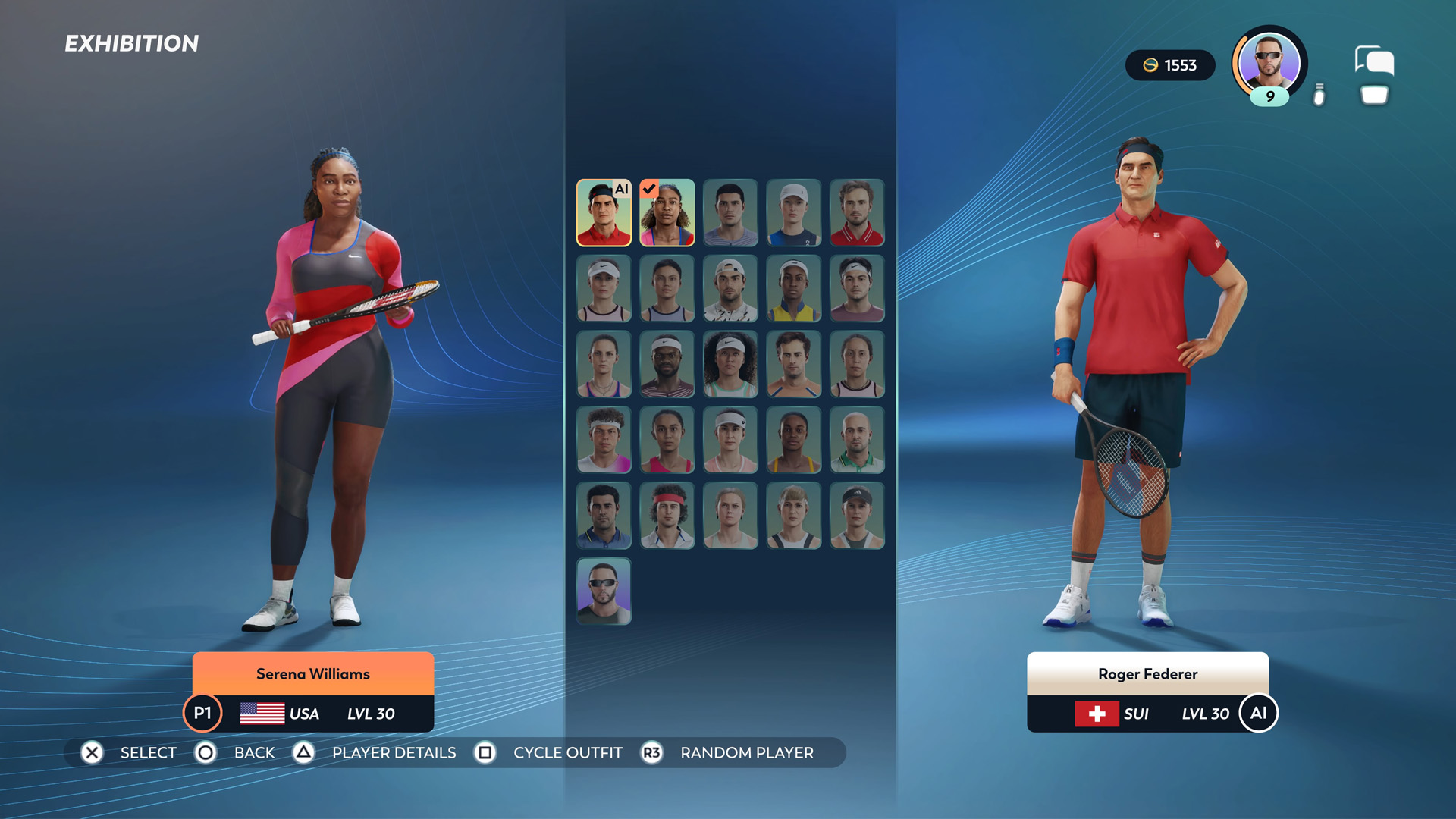
Task: Open the chat bubbles icon
Action: point(1374,61)
